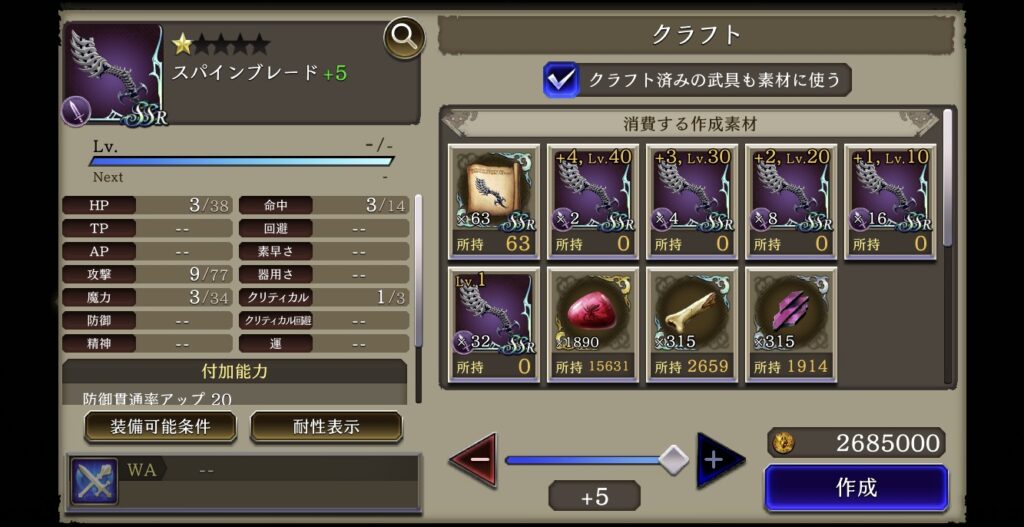Decrease craft level with the red minus arrow
Viewport: 1024px width, 527px height.
472,460
